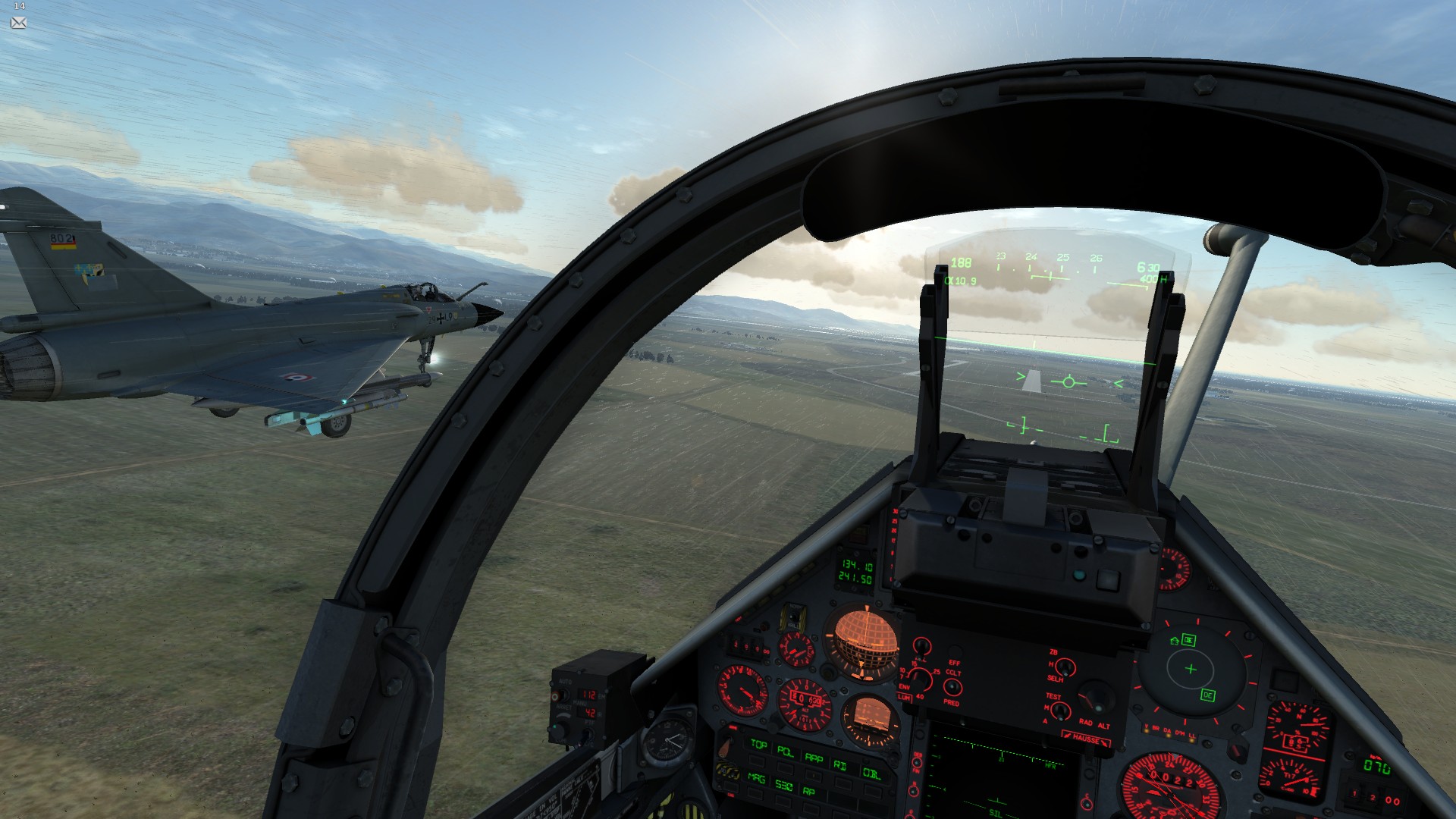Select the RD button on weapons panel

(840, 765)
